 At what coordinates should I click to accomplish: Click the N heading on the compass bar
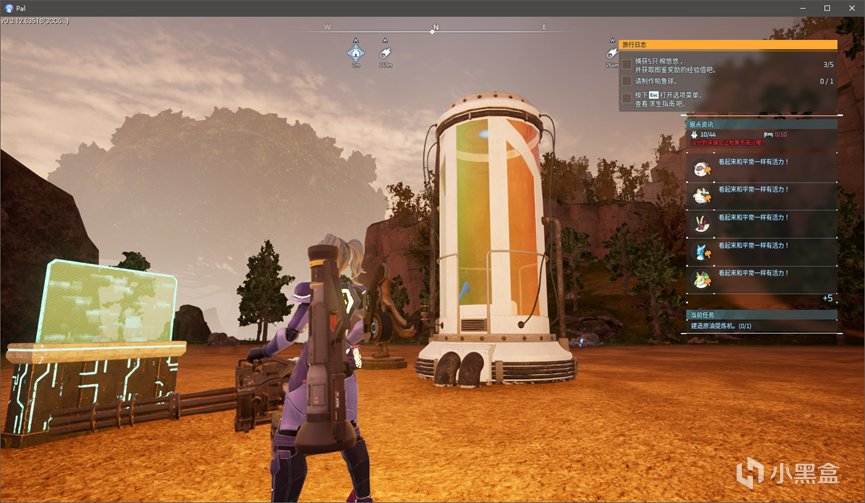[x=435, y=27]
